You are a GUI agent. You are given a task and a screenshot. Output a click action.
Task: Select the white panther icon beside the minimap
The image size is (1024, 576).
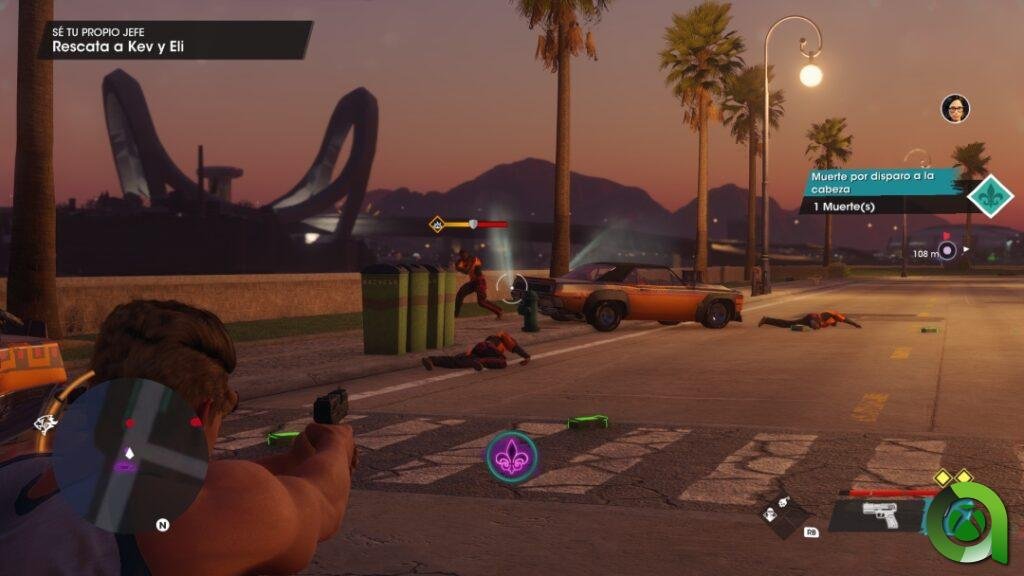tap(47, 424)
